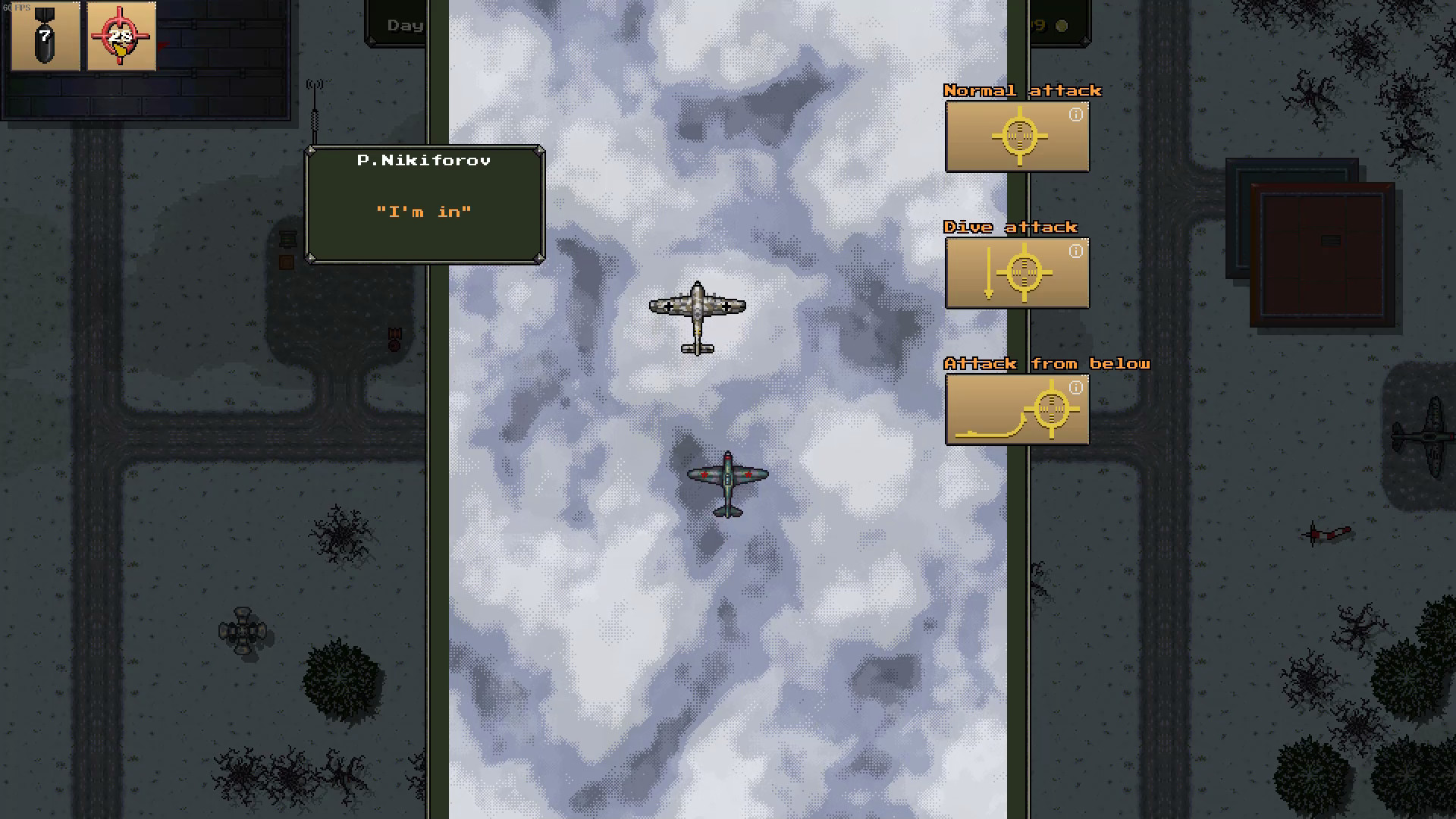The width and height of the screenshot is (1456, 819).
Task: Click the kill counter crosshair icon
Action: pos(121,35)
